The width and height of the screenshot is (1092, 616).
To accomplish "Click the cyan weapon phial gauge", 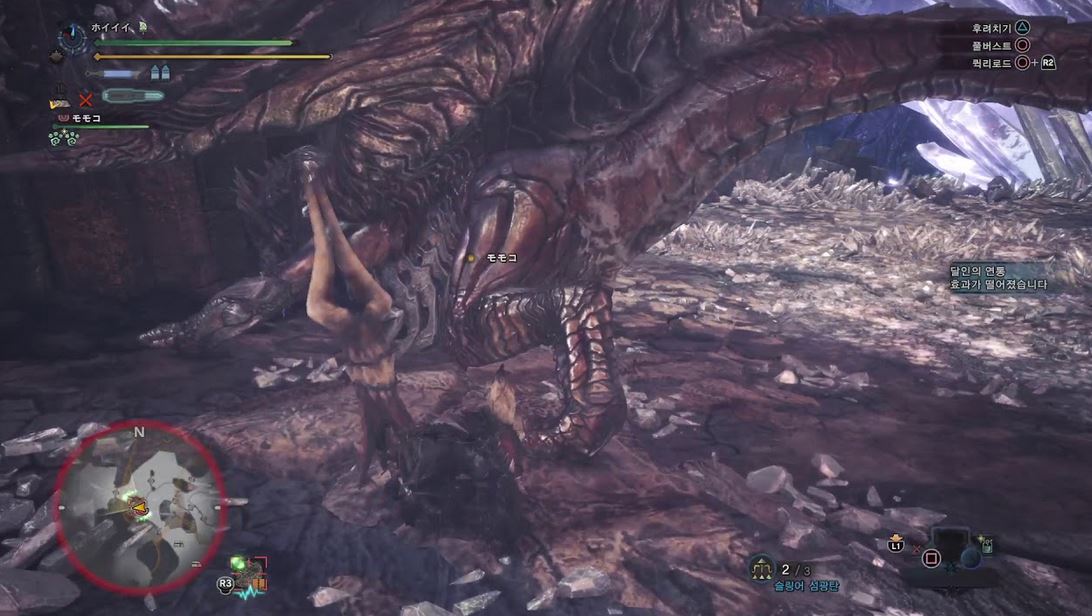I will tap(133, 96).
